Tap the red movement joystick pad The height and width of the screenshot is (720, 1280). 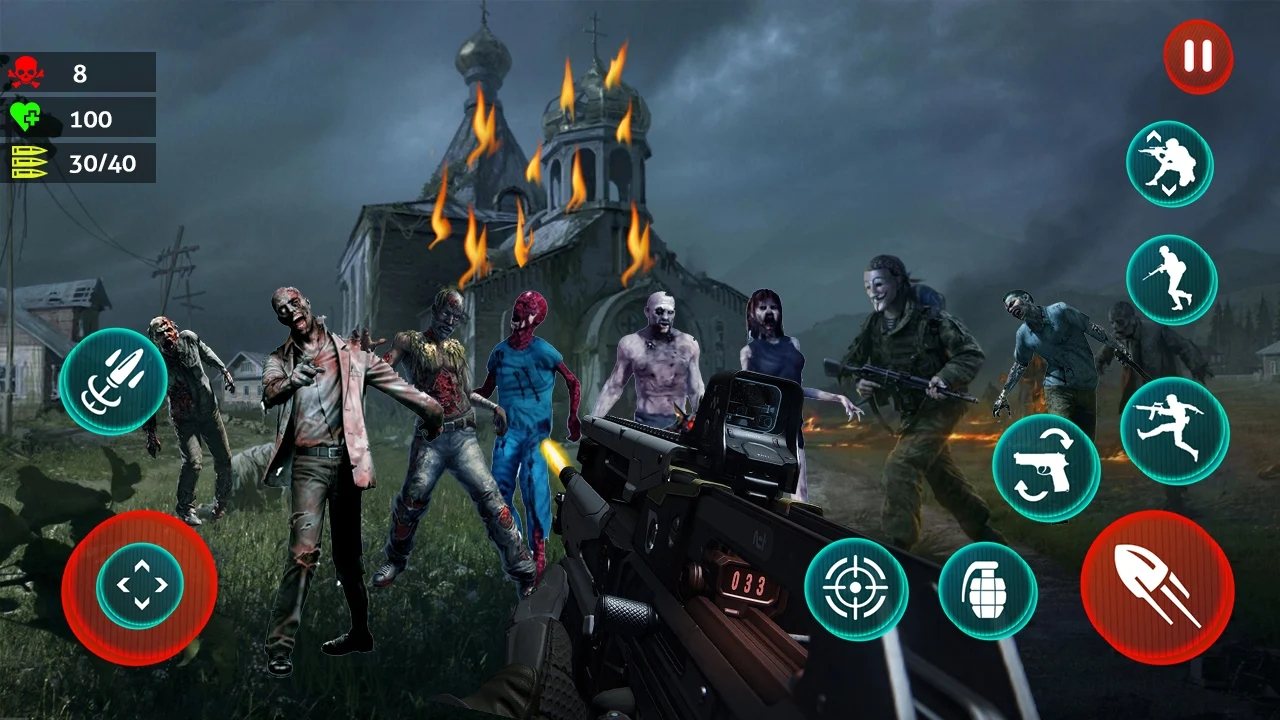tap(139, 587)
